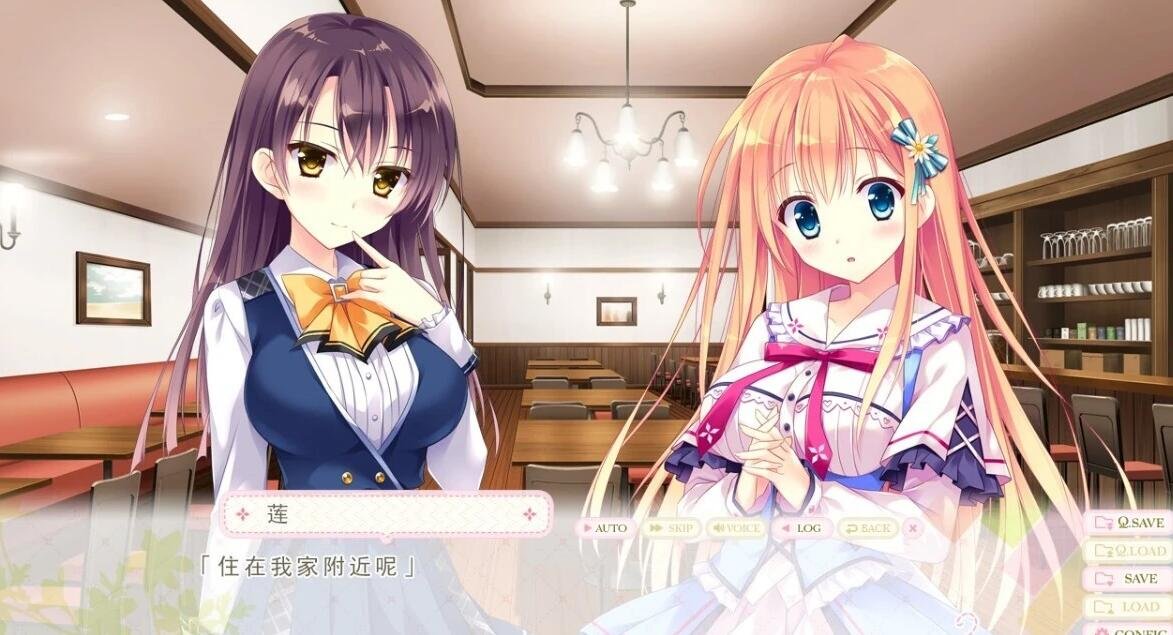Open the SAVE menu
The height and width of the screenshot is (635, 1173).
click(x=1131, y=579)
